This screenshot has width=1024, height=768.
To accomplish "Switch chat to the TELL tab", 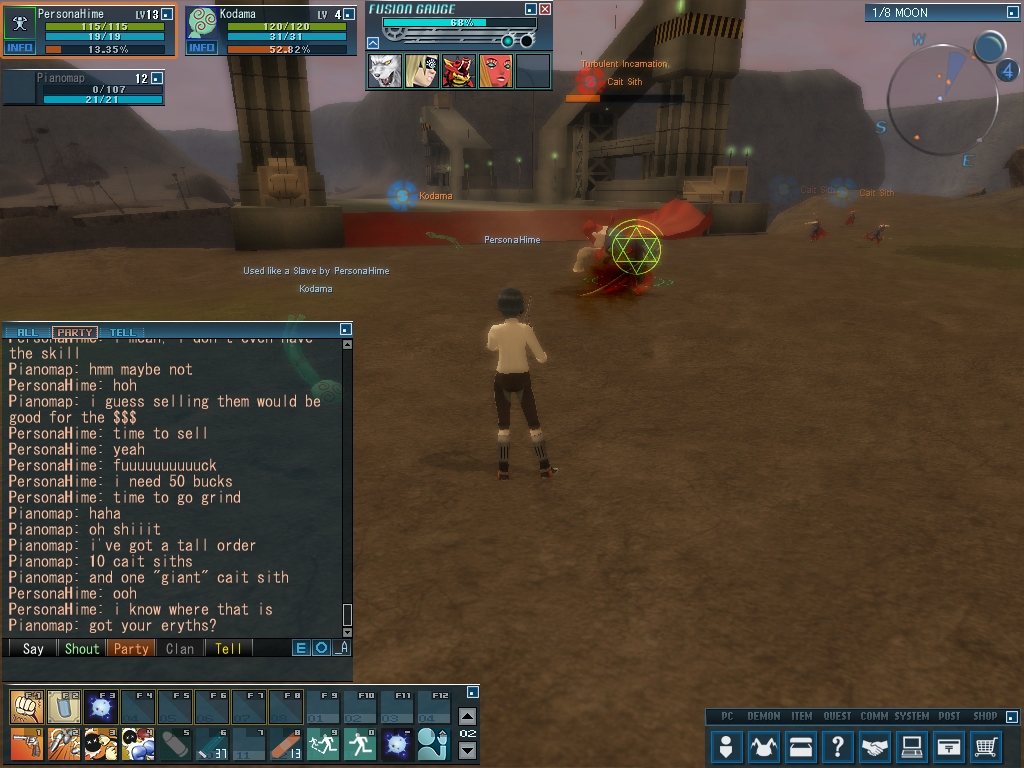I will 122,332.
